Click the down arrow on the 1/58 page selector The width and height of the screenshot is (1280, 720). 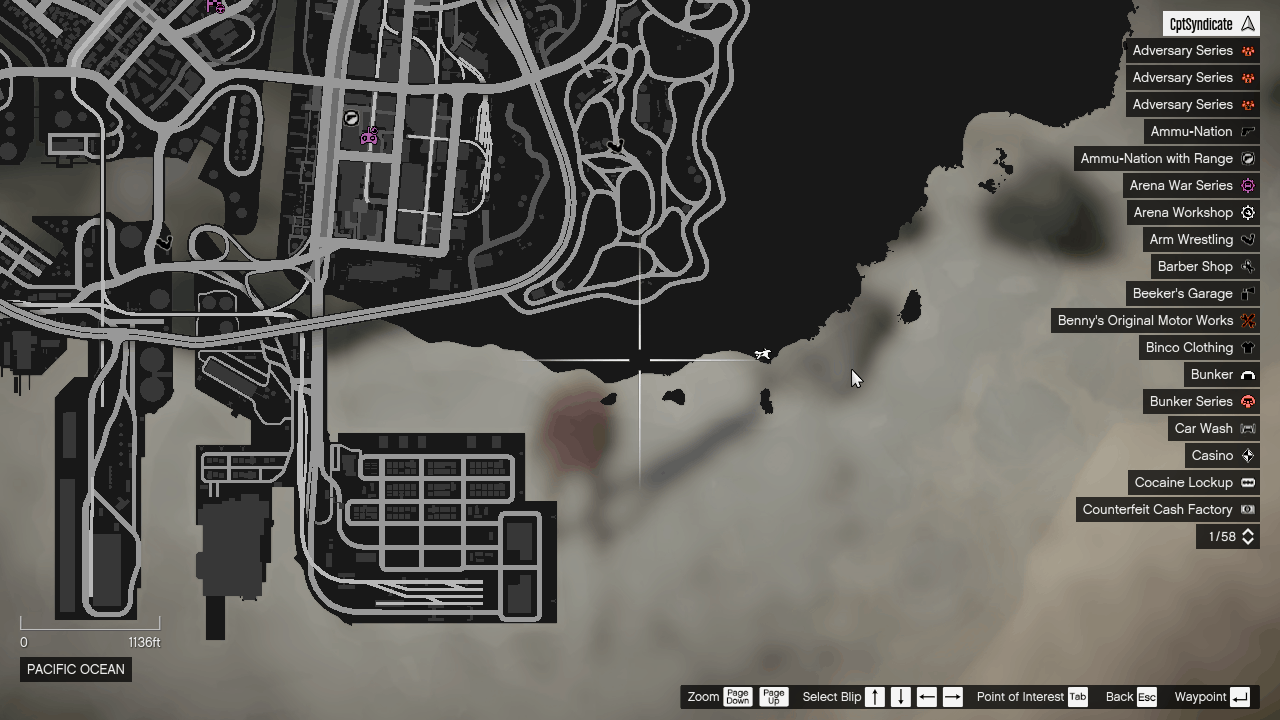(x=1246, y=541)
